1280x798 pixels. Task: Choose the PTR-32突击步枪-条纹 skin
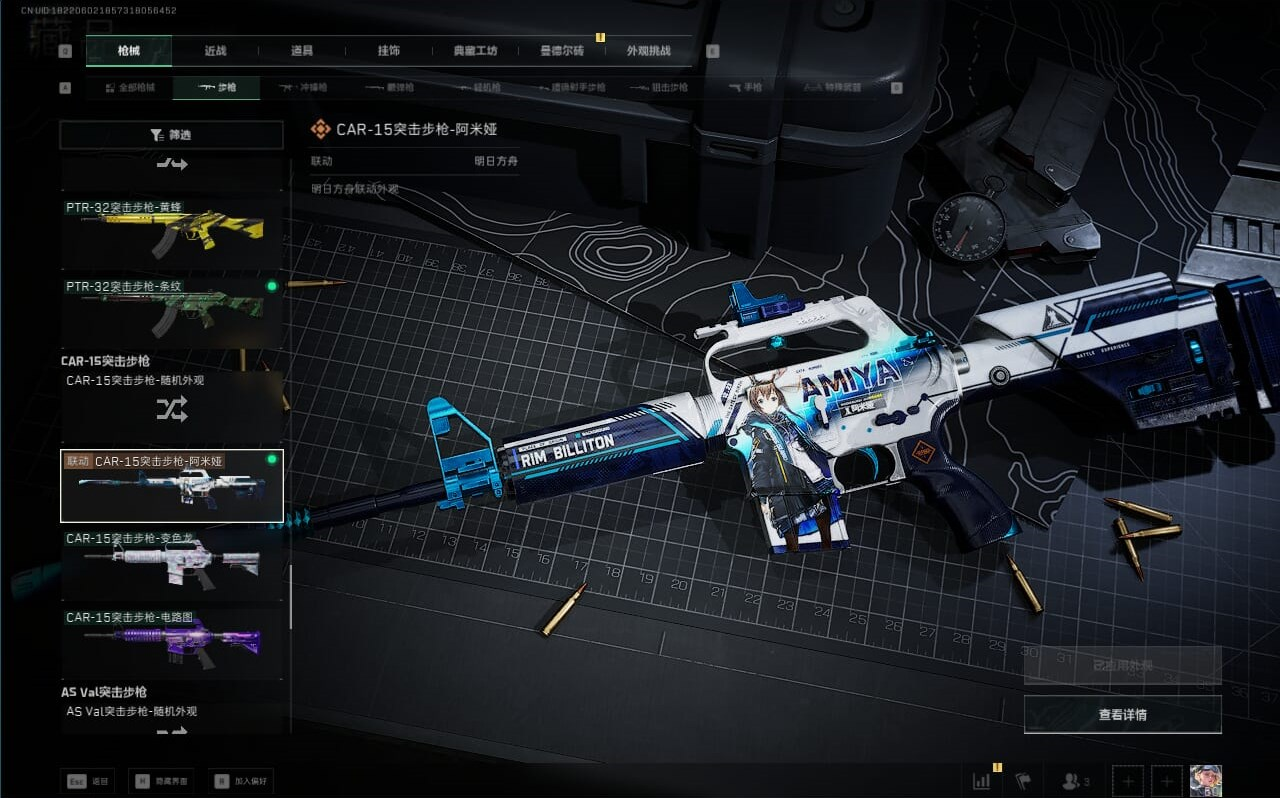(x=172, y=311)
